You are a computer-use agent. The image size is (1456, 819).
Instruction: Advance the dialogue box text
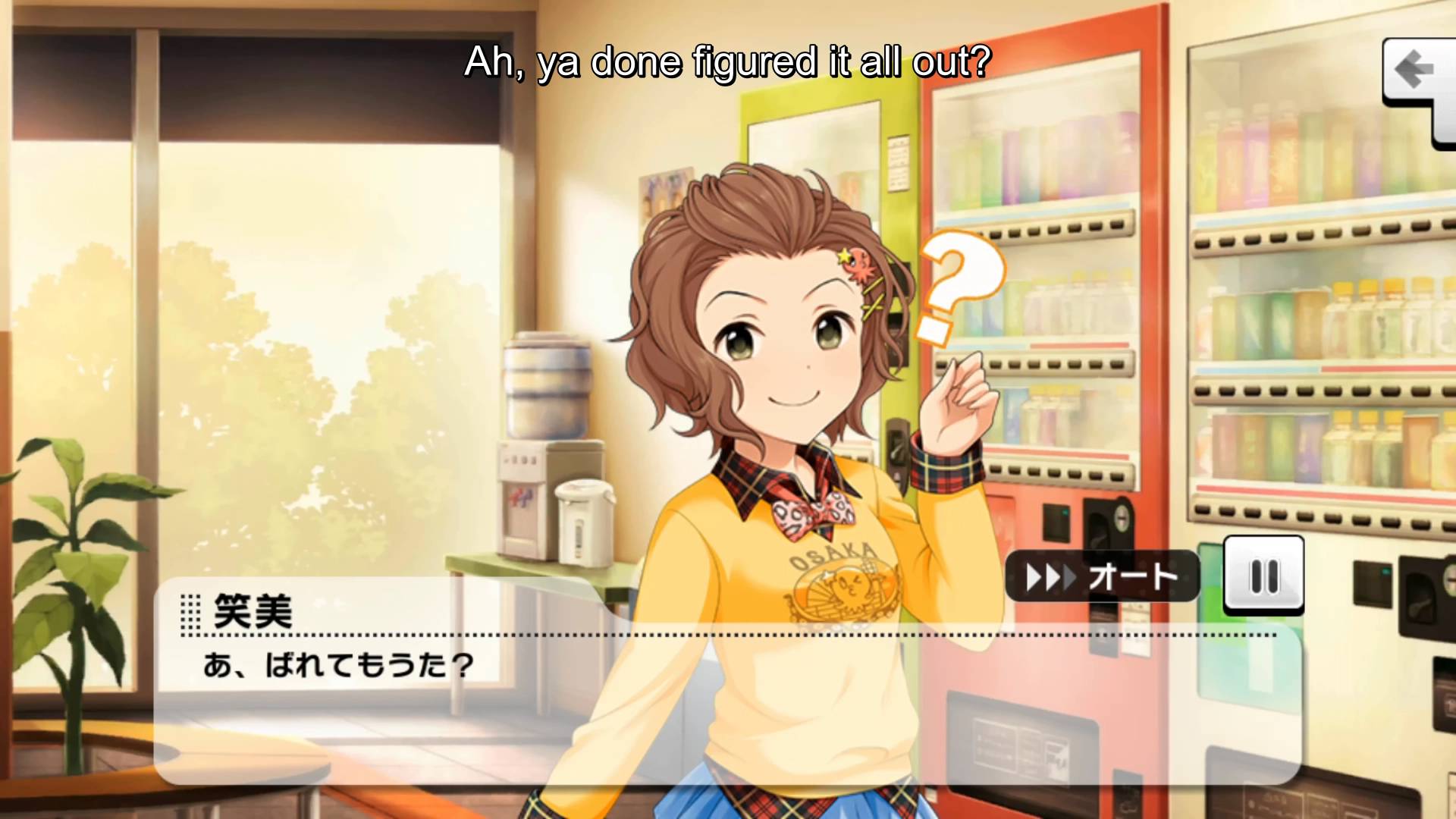click(726, 705)
